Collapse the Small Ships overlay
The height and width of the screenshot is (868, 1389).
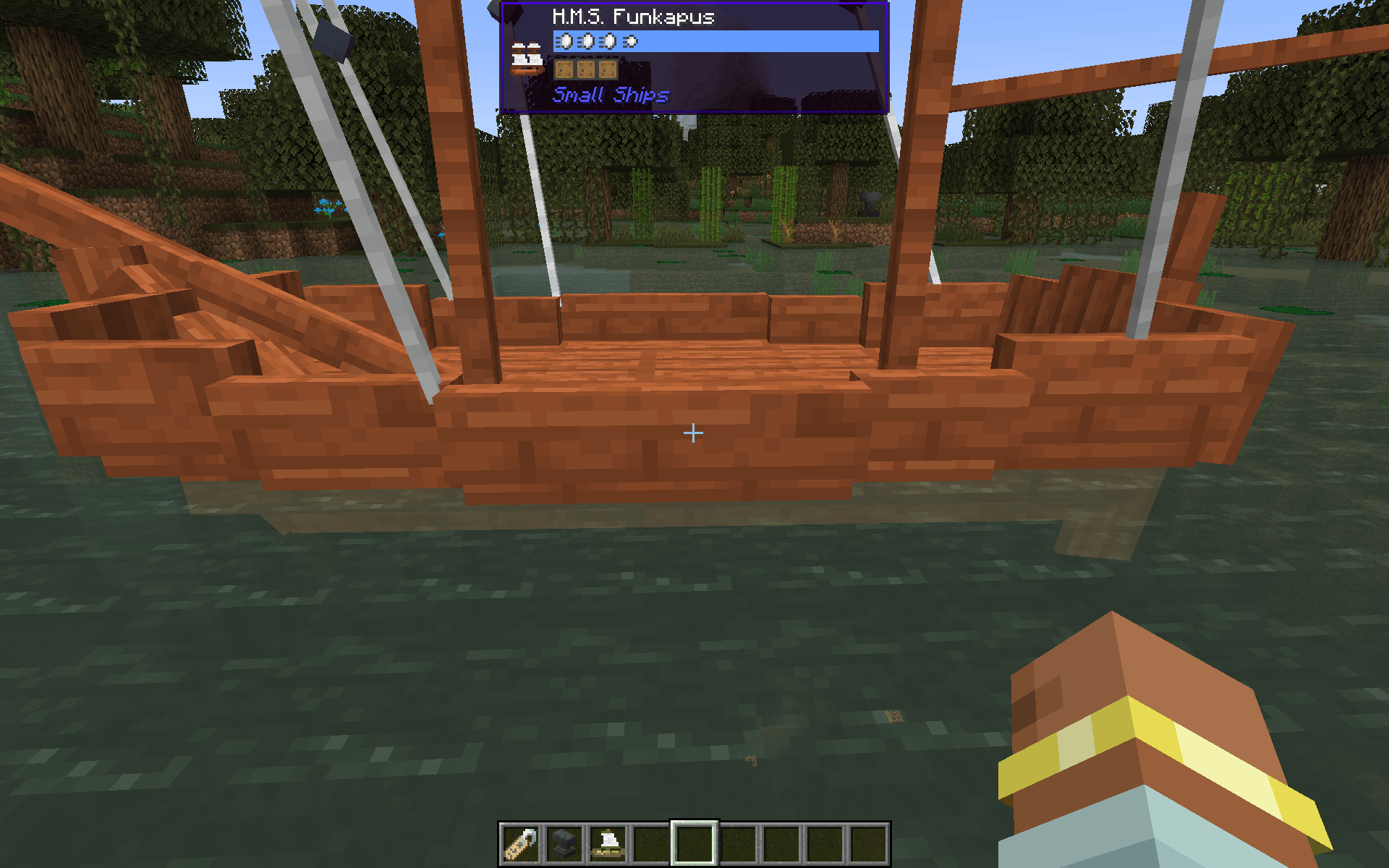coord(611,94)
